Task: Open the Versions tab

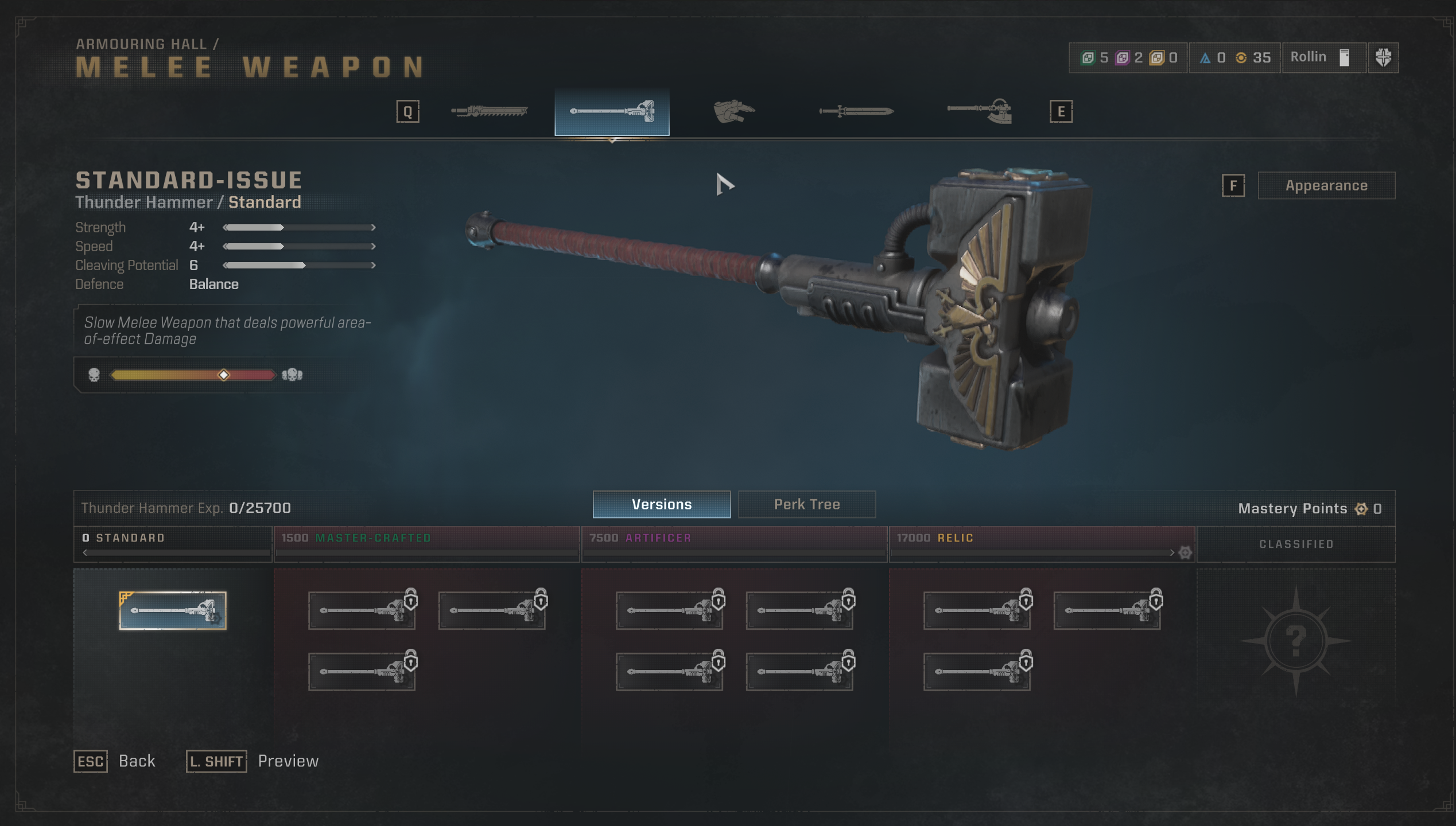Action: coord(661,504)
